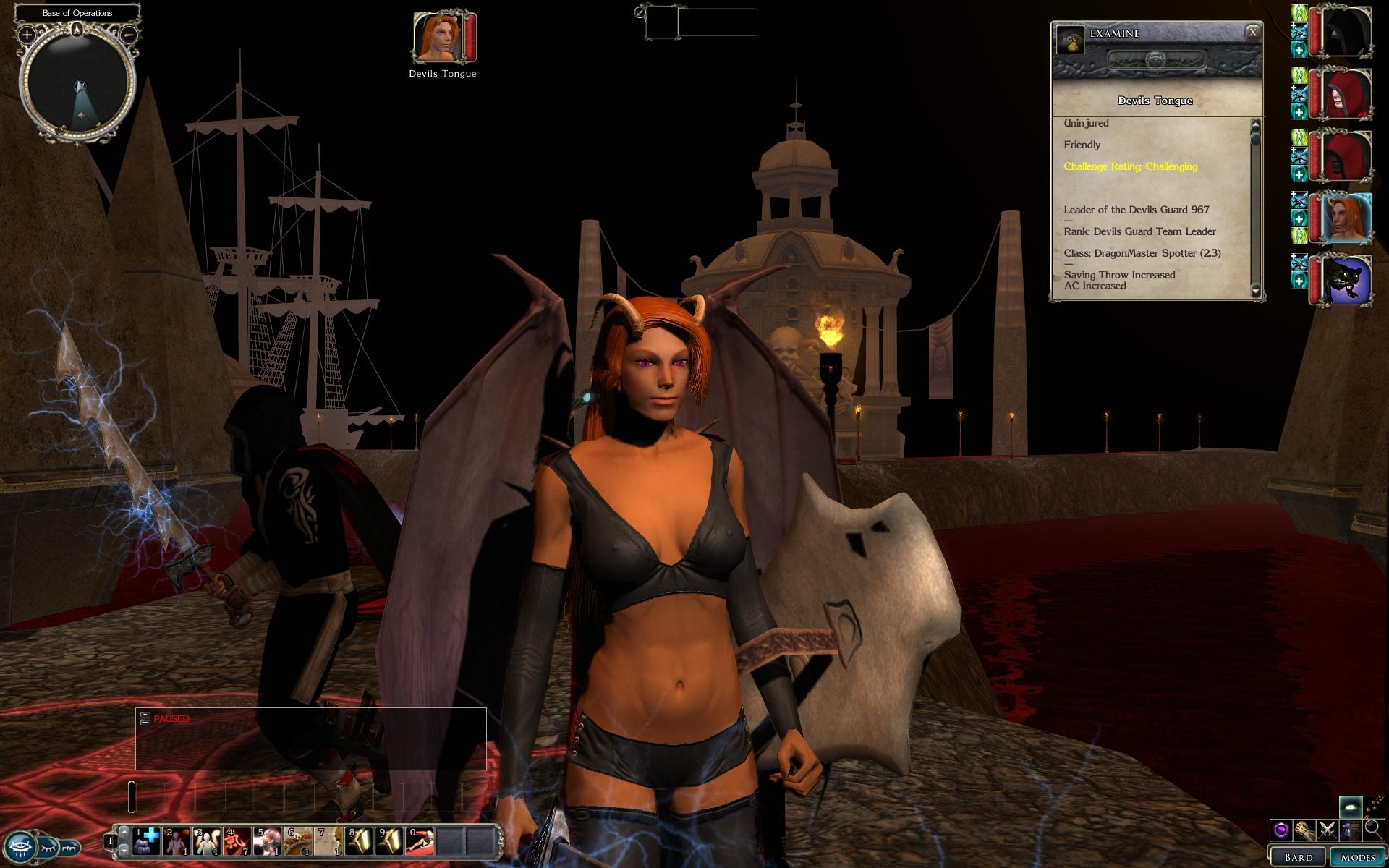Toggle the golden gauntlet mode
This screenshot has width=1389, height=868.
1304,830
